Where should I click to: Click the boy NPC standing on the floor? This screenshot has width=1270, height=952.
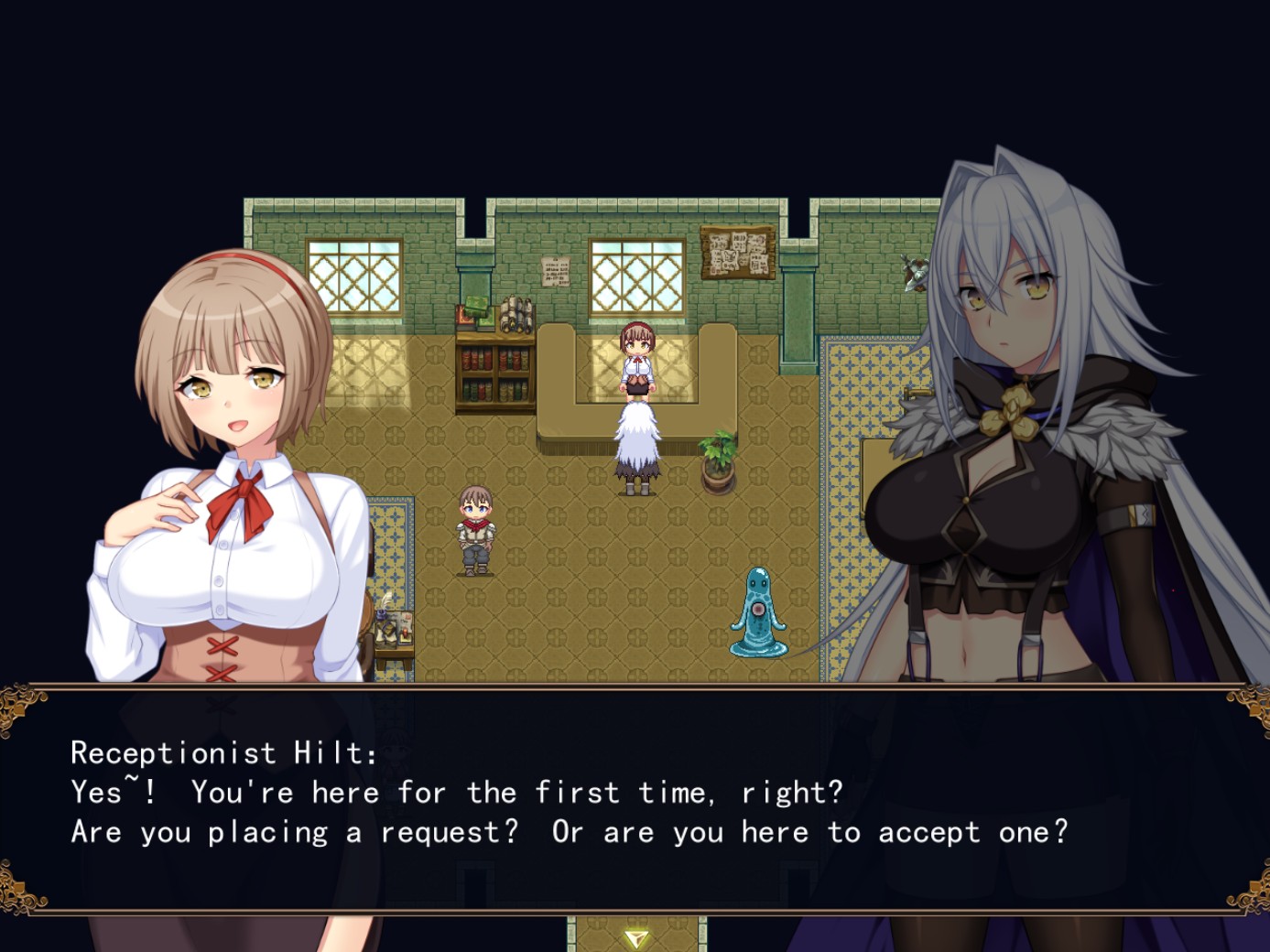474,531
